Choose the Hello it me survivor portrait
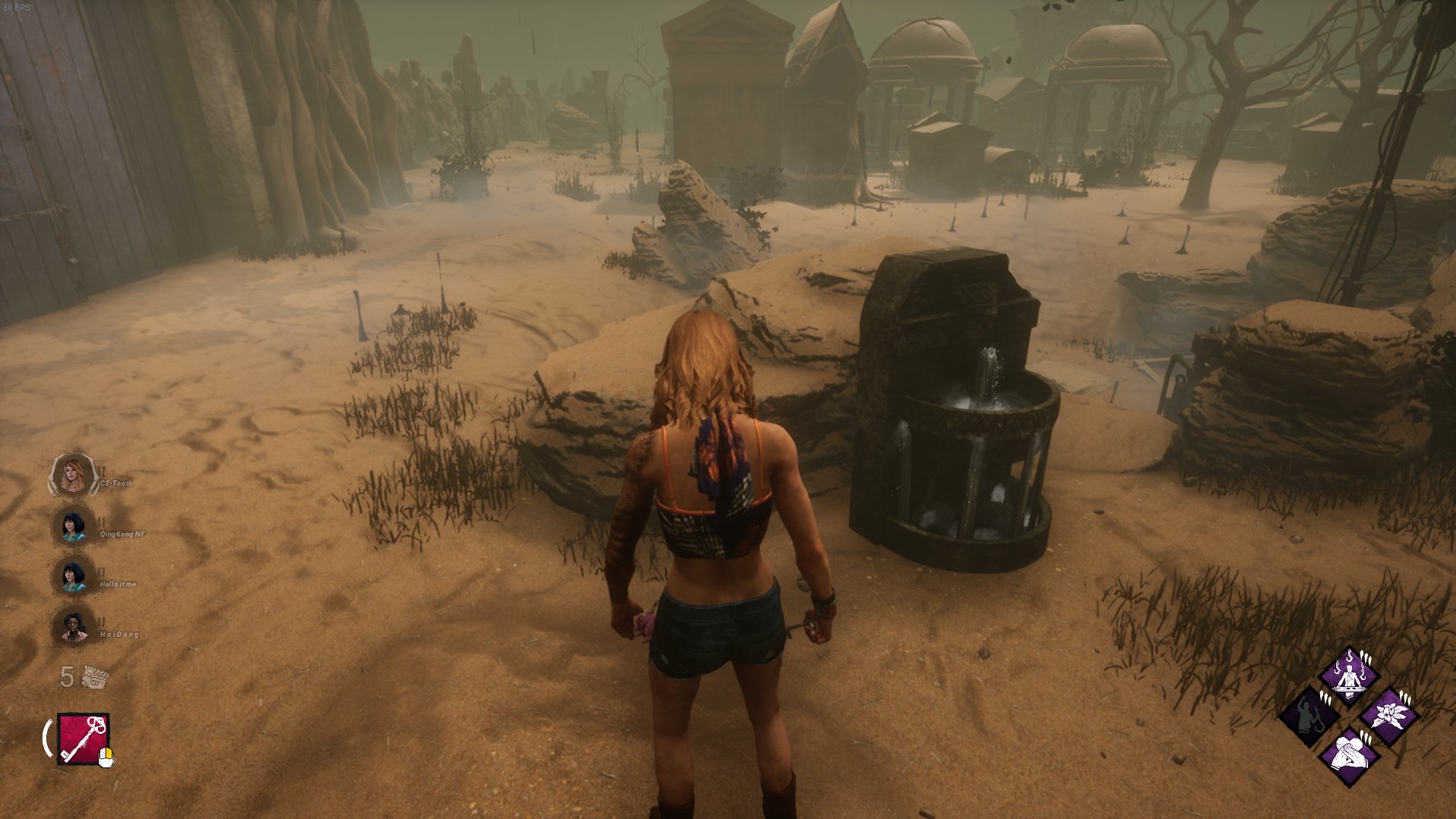Image resolution: width=1456 pixels, height=819 pixels. click(x=73, y=575)
